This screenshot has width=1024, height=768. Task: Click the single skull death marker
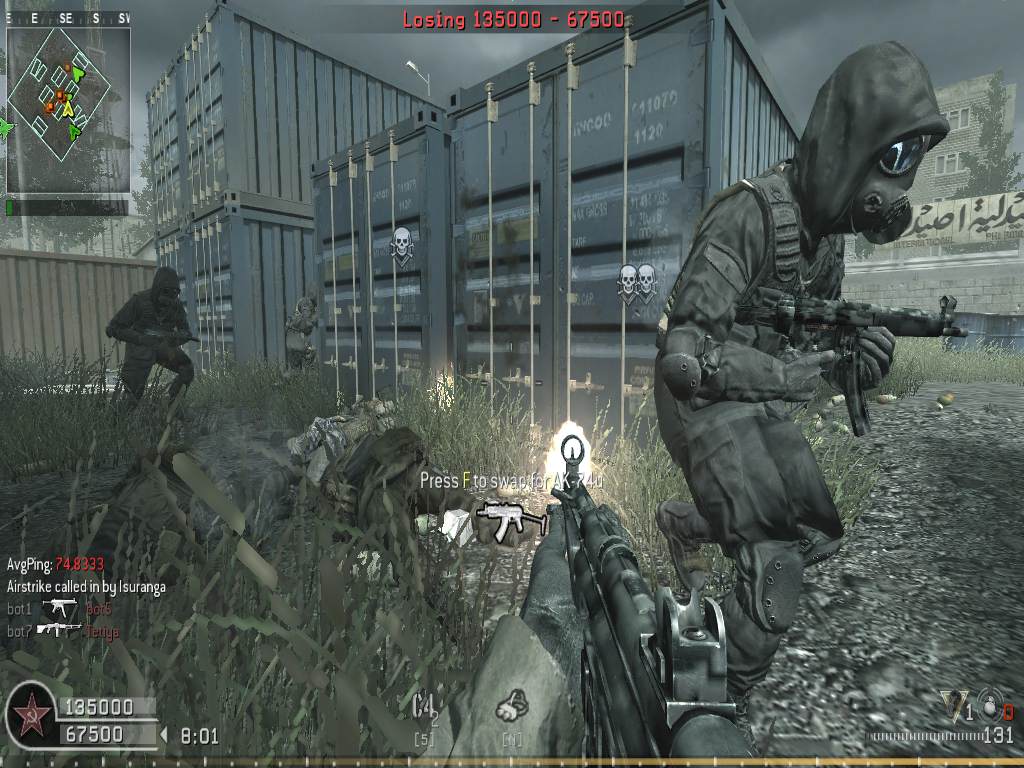point(401,243)
